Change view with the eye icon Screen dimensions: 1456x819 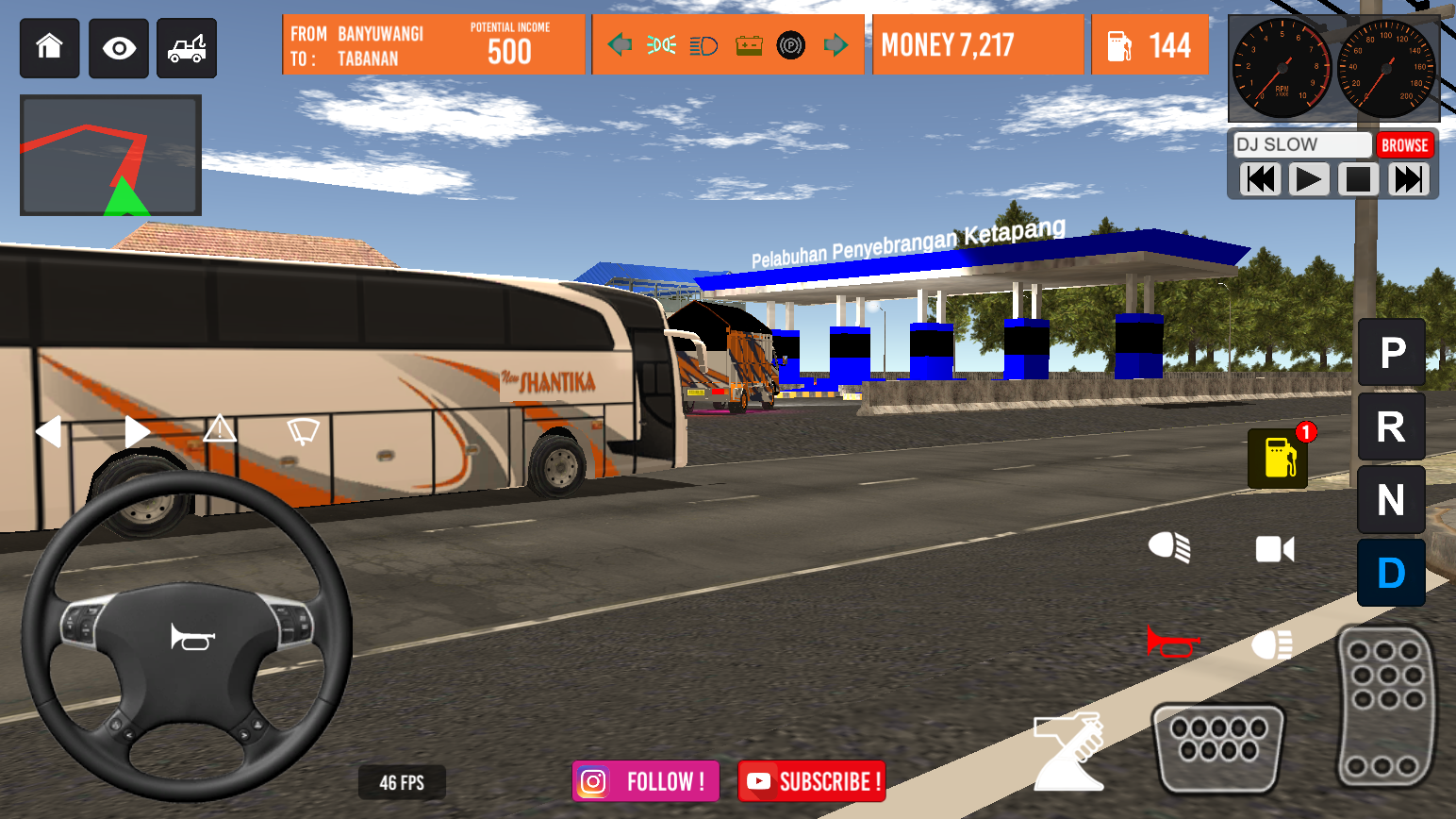[x=118, y=47]
